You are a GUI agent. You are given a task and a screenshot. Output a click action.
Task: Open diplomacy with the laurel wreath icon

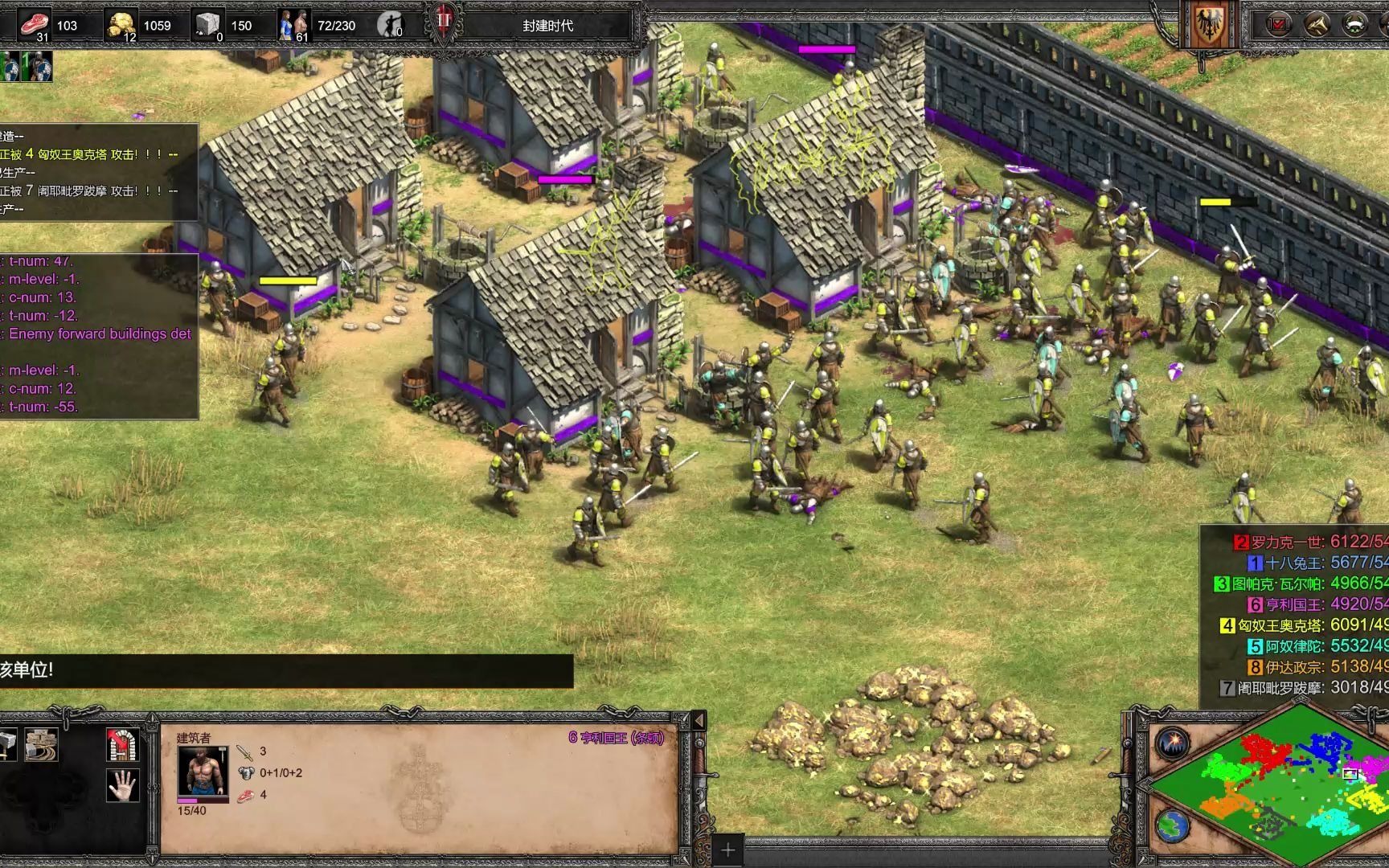click(1355, 24)
